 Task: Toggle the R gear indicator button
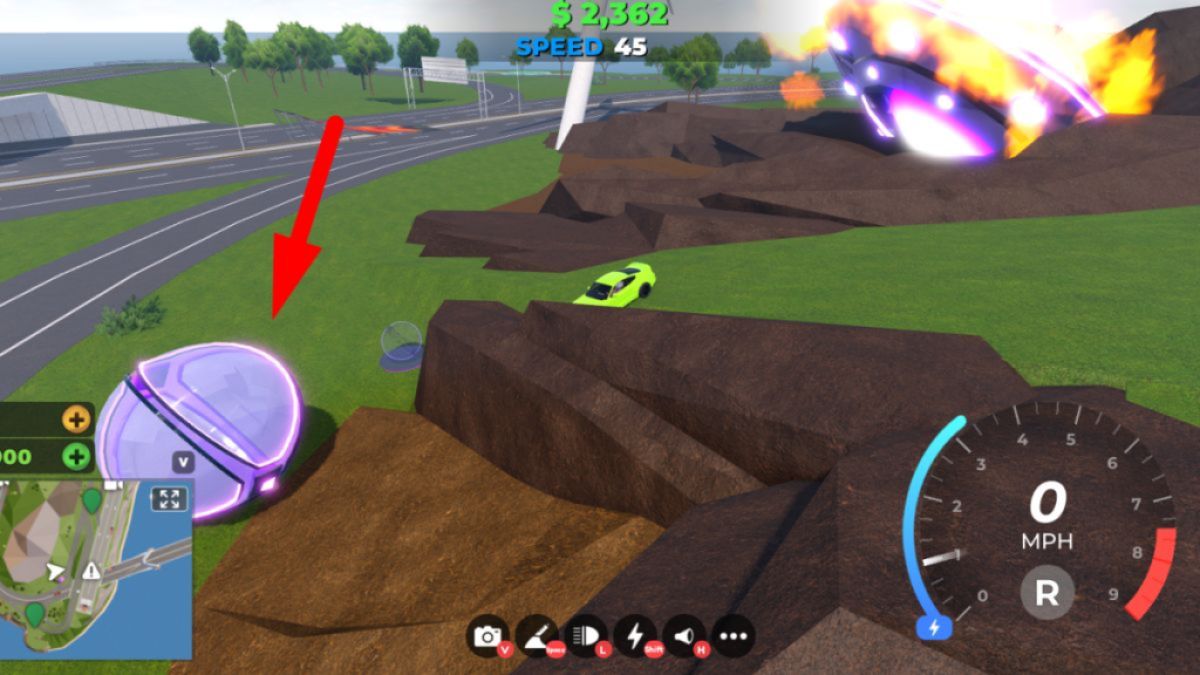tap(1046, 594)
